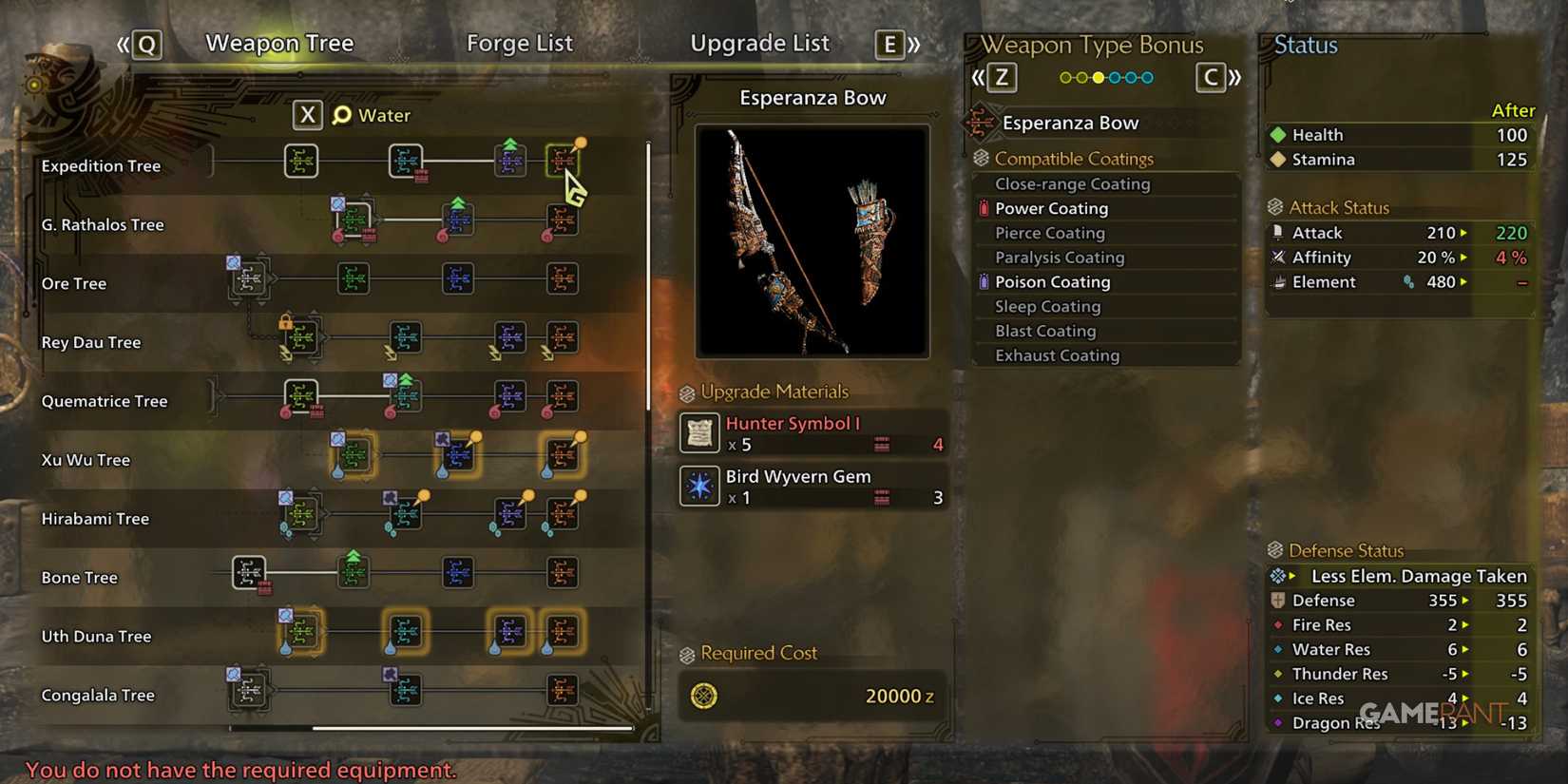Switch to the Upgrade List tab
Image resolution: width=1568 pixels, height=784 pixels.
[x=759, y=43]
